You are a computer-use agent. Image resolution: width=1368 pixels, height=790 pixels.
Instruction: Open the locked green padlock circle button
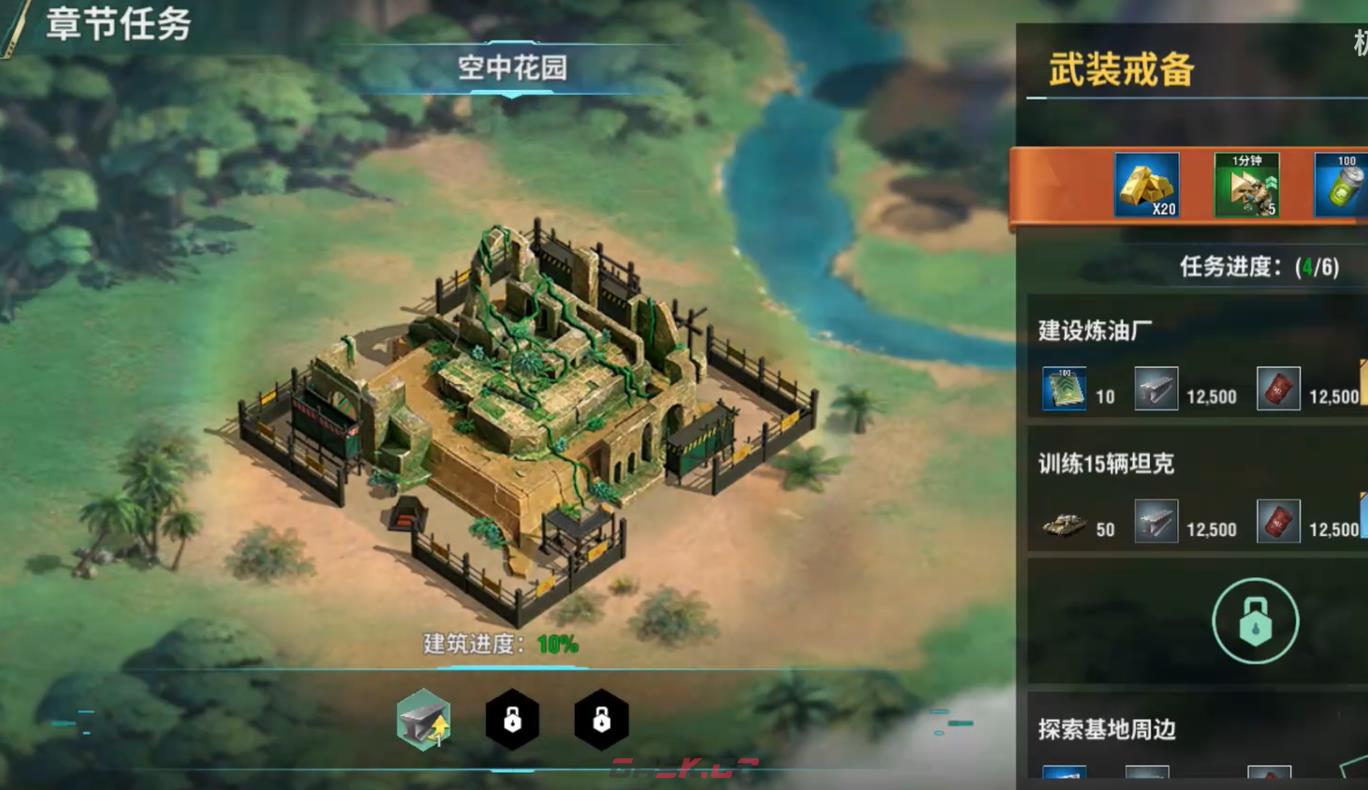(1257, 619)
